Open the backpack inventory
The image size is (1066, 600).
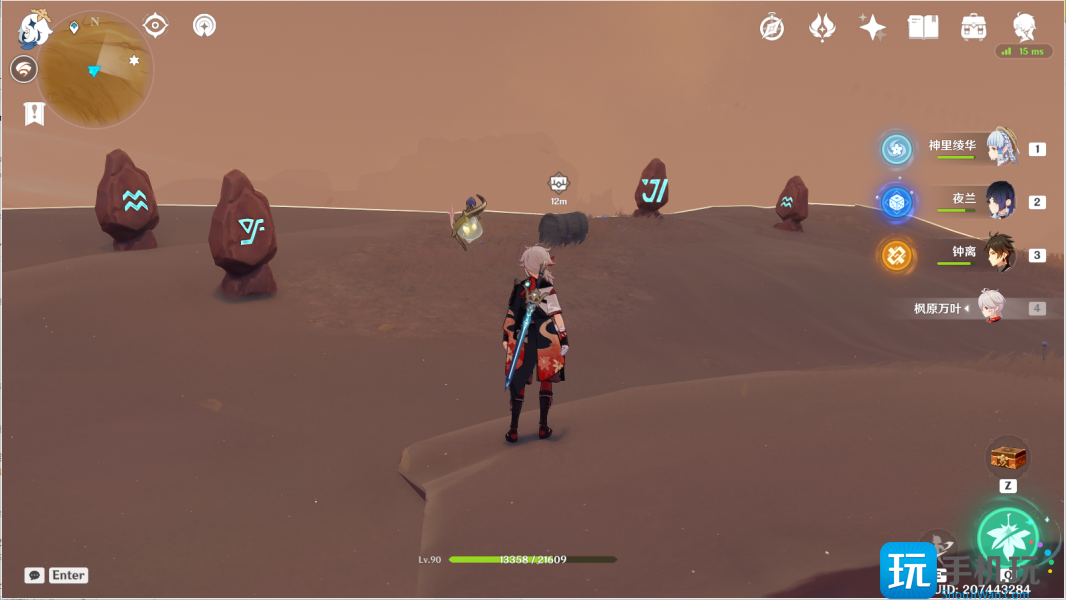coord(973,28)
